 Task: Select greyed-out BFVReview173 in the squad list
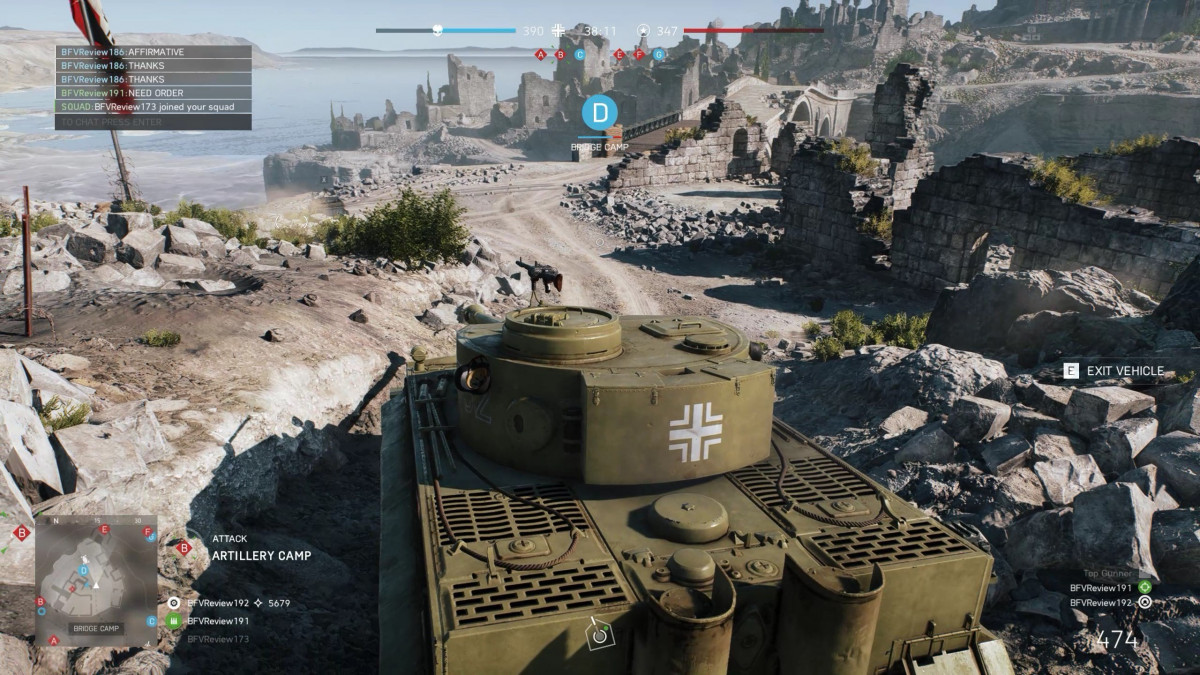click(x=218, y=638)
